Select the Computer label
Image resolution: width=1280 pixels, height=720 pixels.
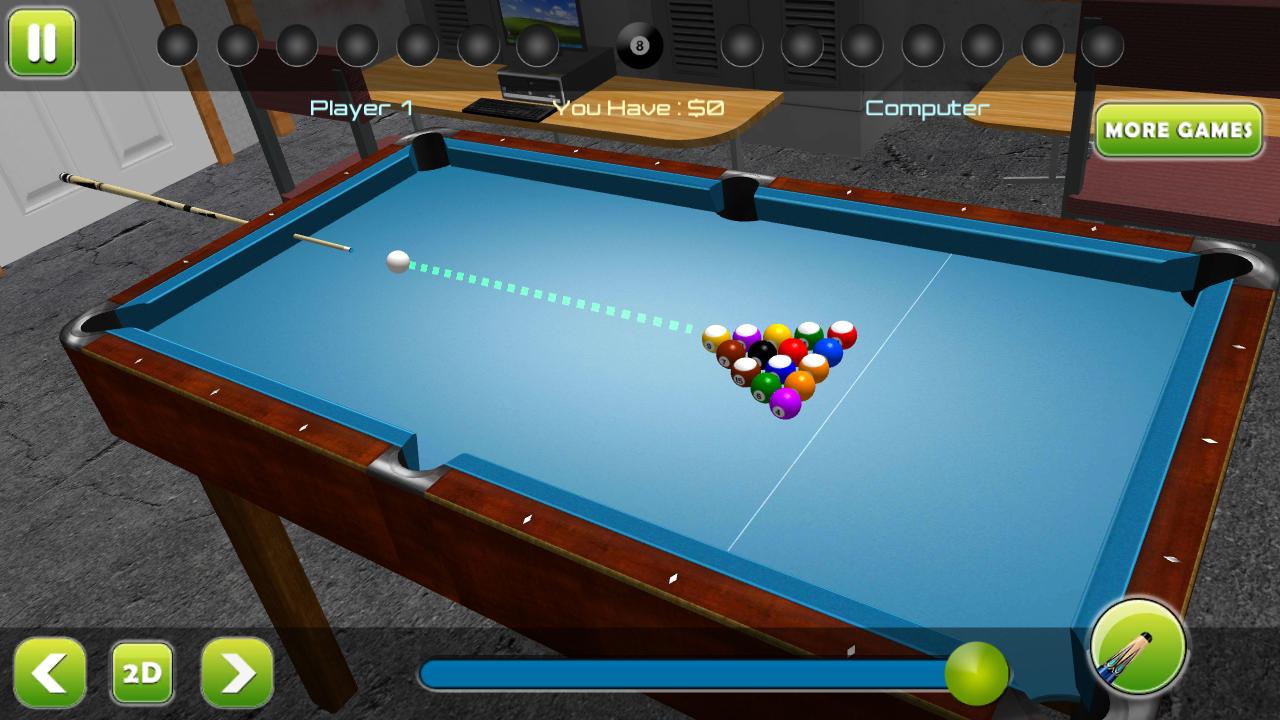pos(926,107)
